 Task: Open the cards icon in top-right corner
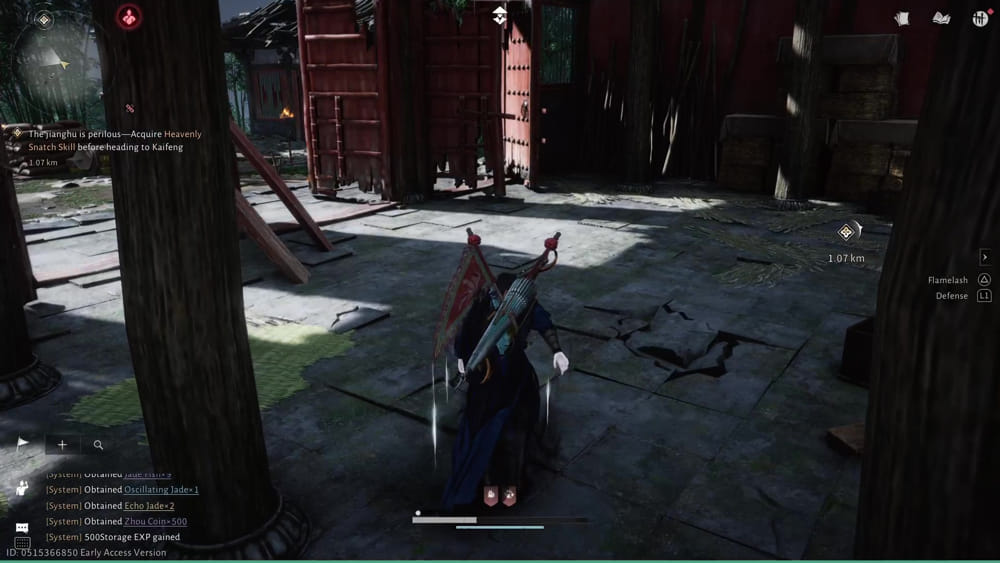(903, 18)
